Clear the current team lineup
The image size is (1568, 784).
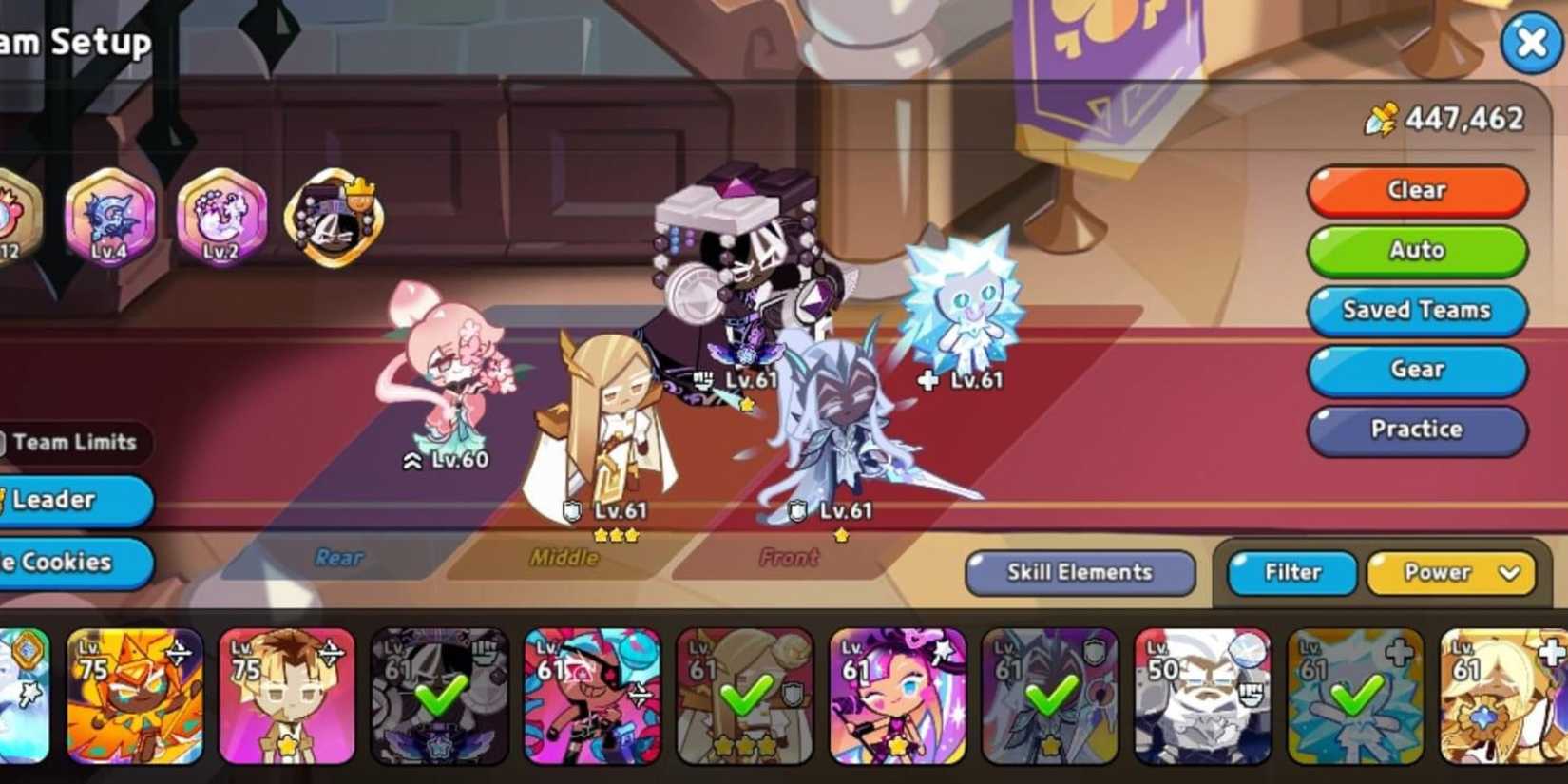(1416, 190)
